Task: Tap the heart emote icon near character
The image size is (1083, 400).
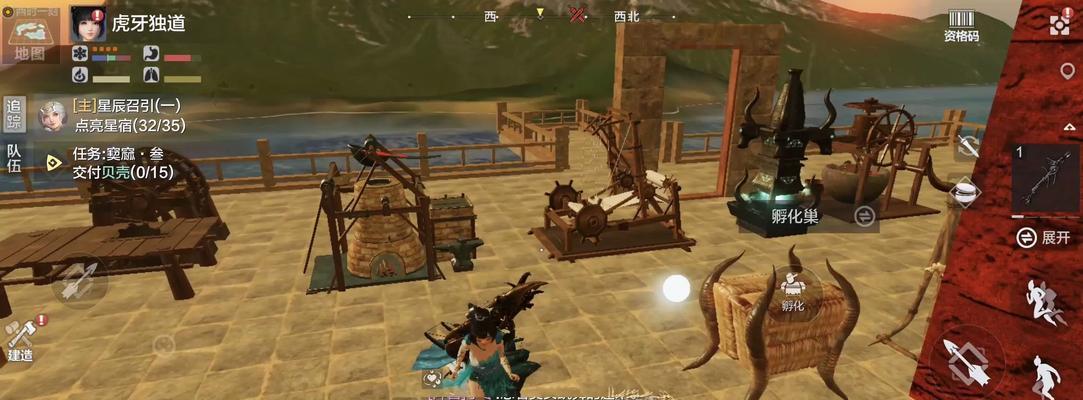Action: (x=434, y=378)
